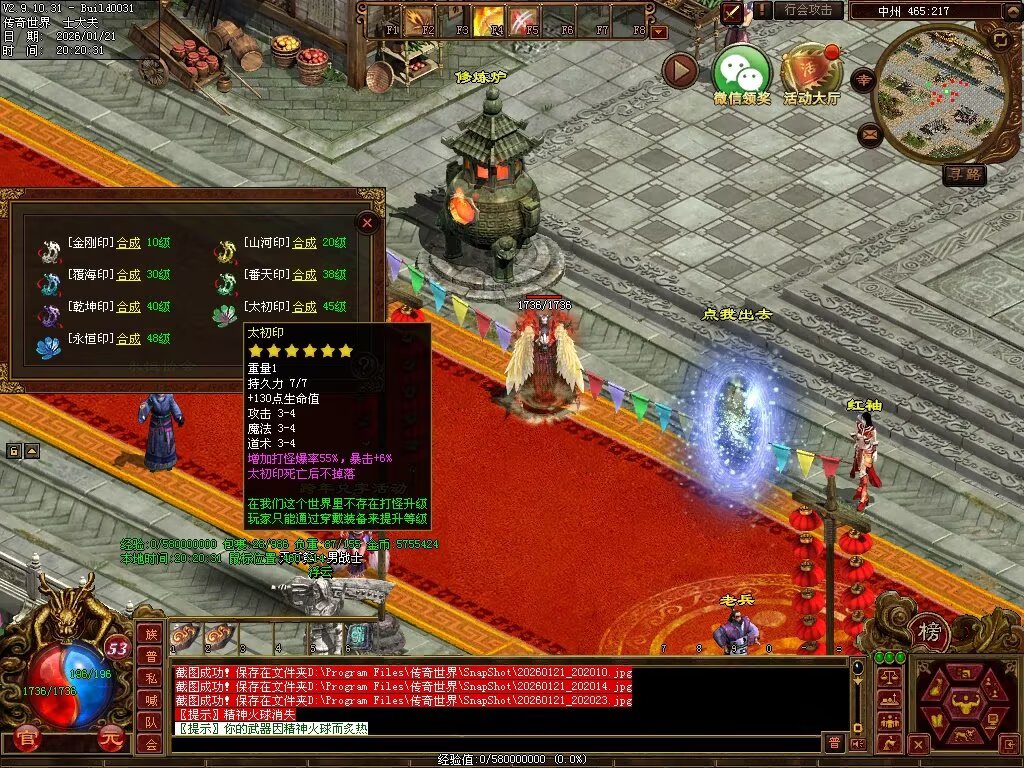Open the 榜 ranking button
1024x768 pixels.
pyautogui.click(x=929, y=633)
